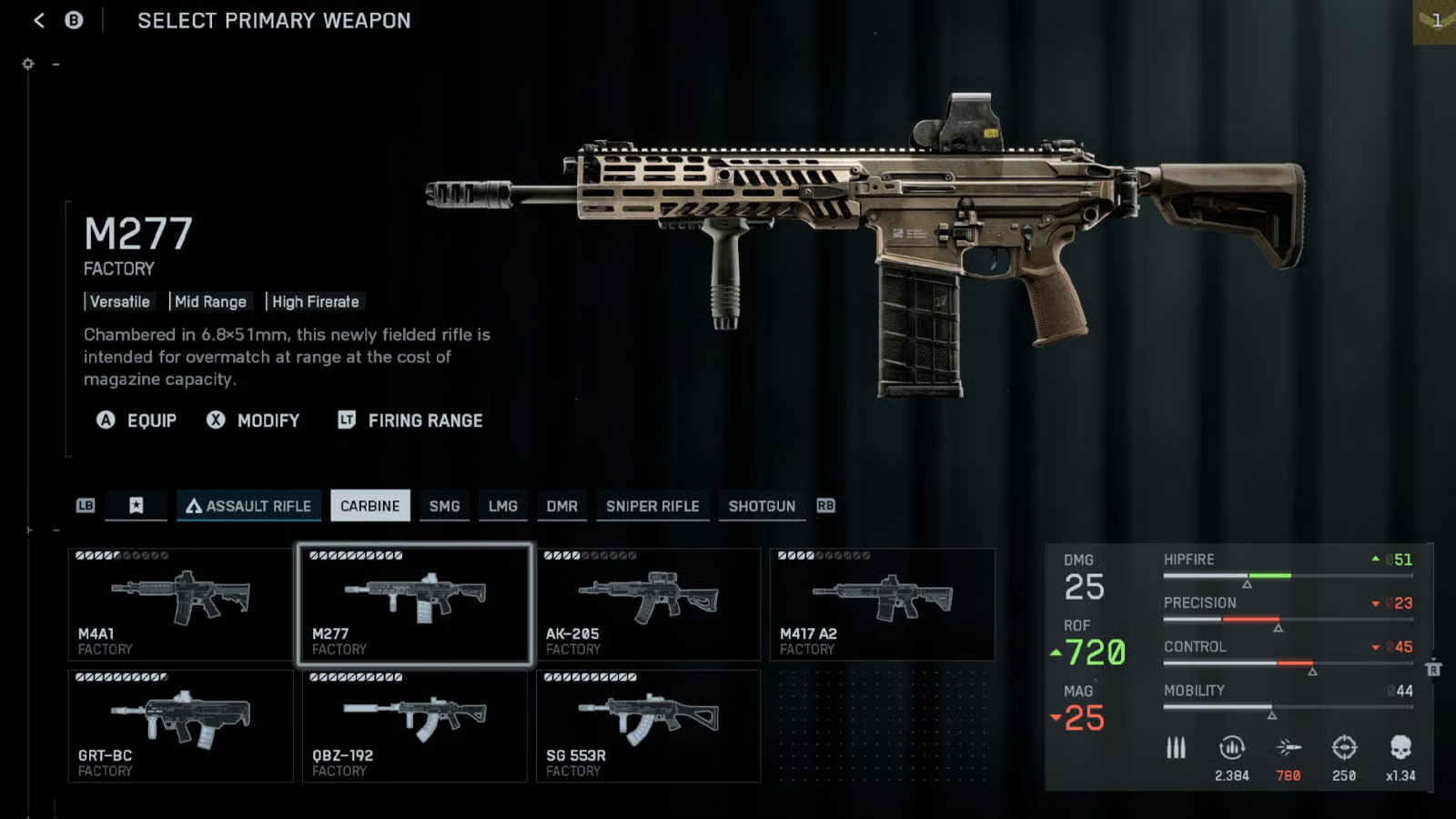Choose the SG 553R weapon tile
This screenshot has width=1456, height=819.
(648, 726)
